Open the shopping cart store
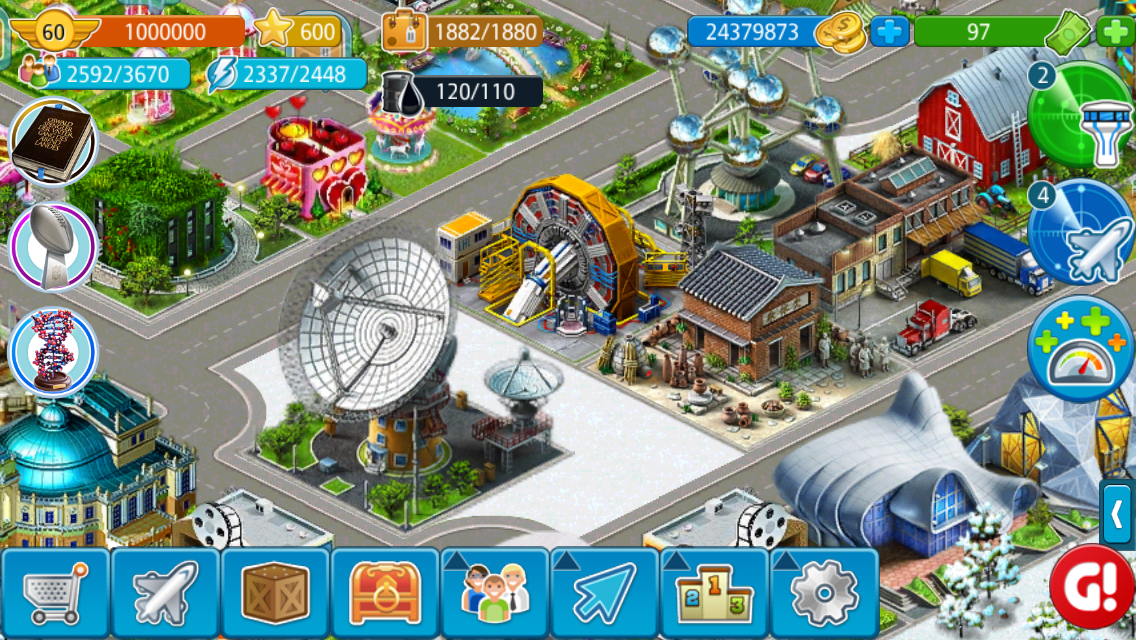This screenshot has height=640, width=1136. [55, 594]
